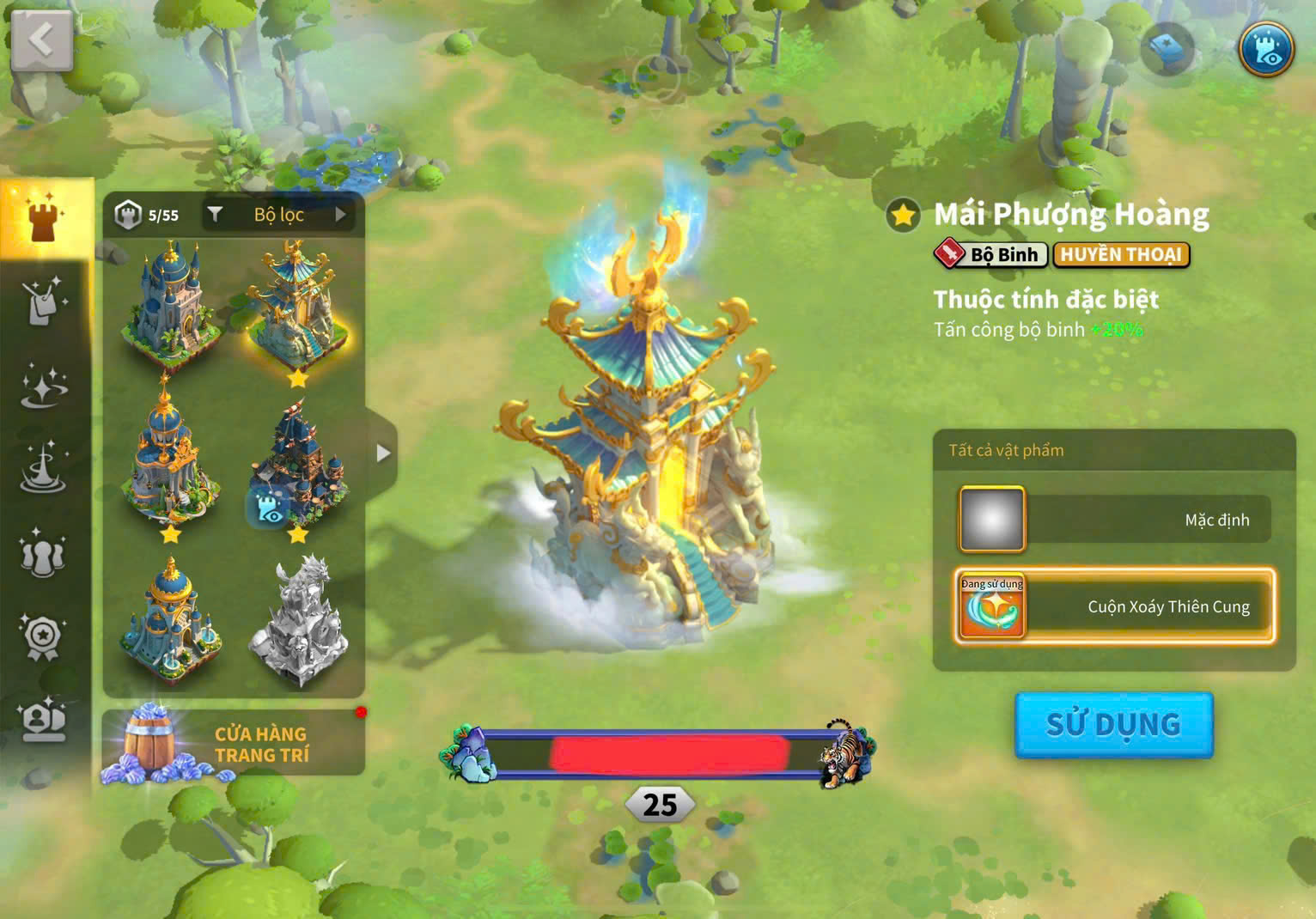1316x919 pixels.
Task: Open the dog tag sparkle tab
Action: (x=43, y=301)
